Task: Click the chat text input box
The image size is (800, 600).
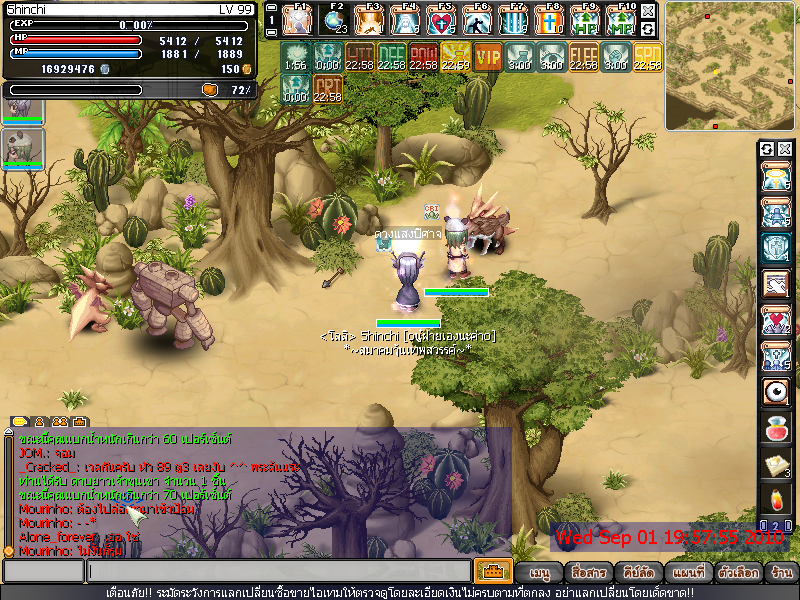Action: pyautogui.click(x=278, y=571)
